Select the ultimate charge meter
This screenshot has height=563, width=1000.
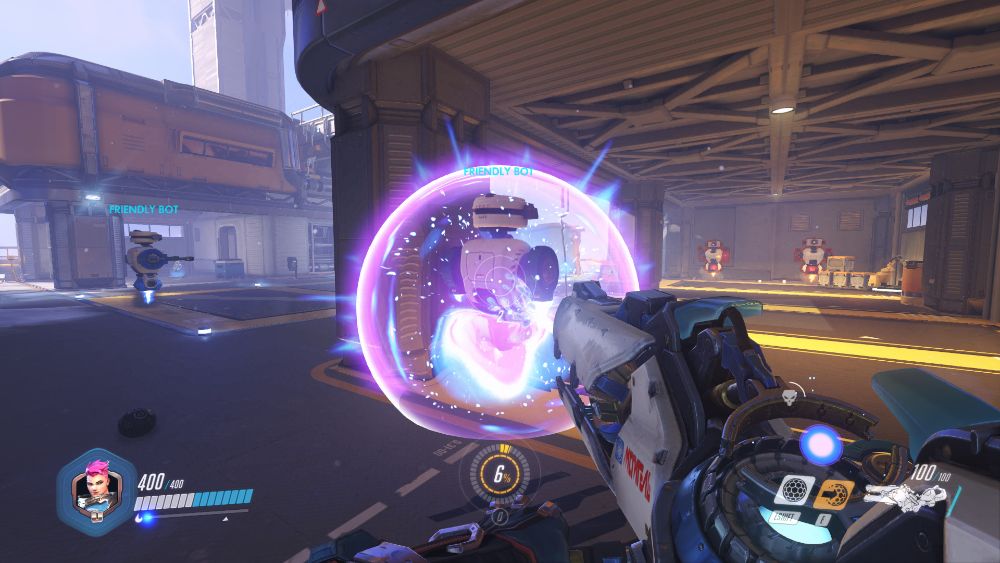[x=497, y=476]
